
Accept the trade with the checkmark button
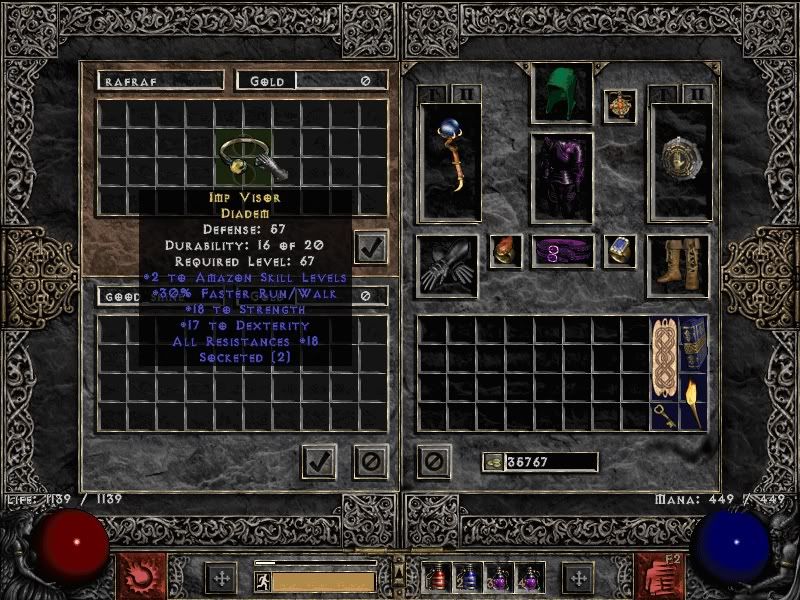(x=319, y=461)
